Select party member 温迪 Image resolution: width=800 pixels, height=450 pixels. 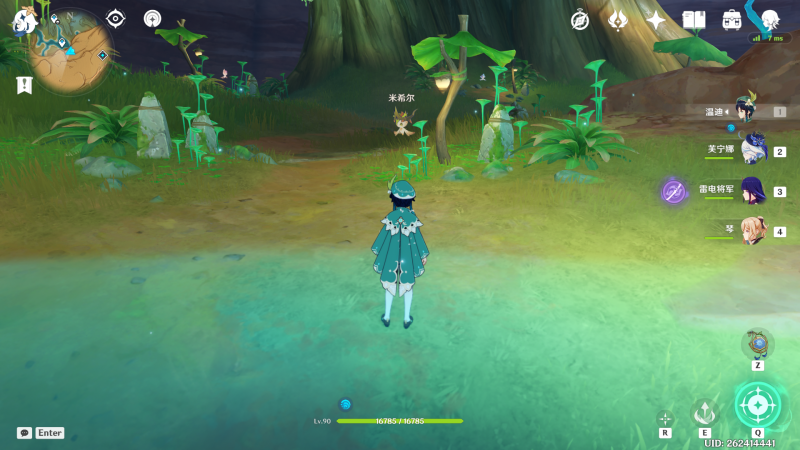[x=745, y=112]
